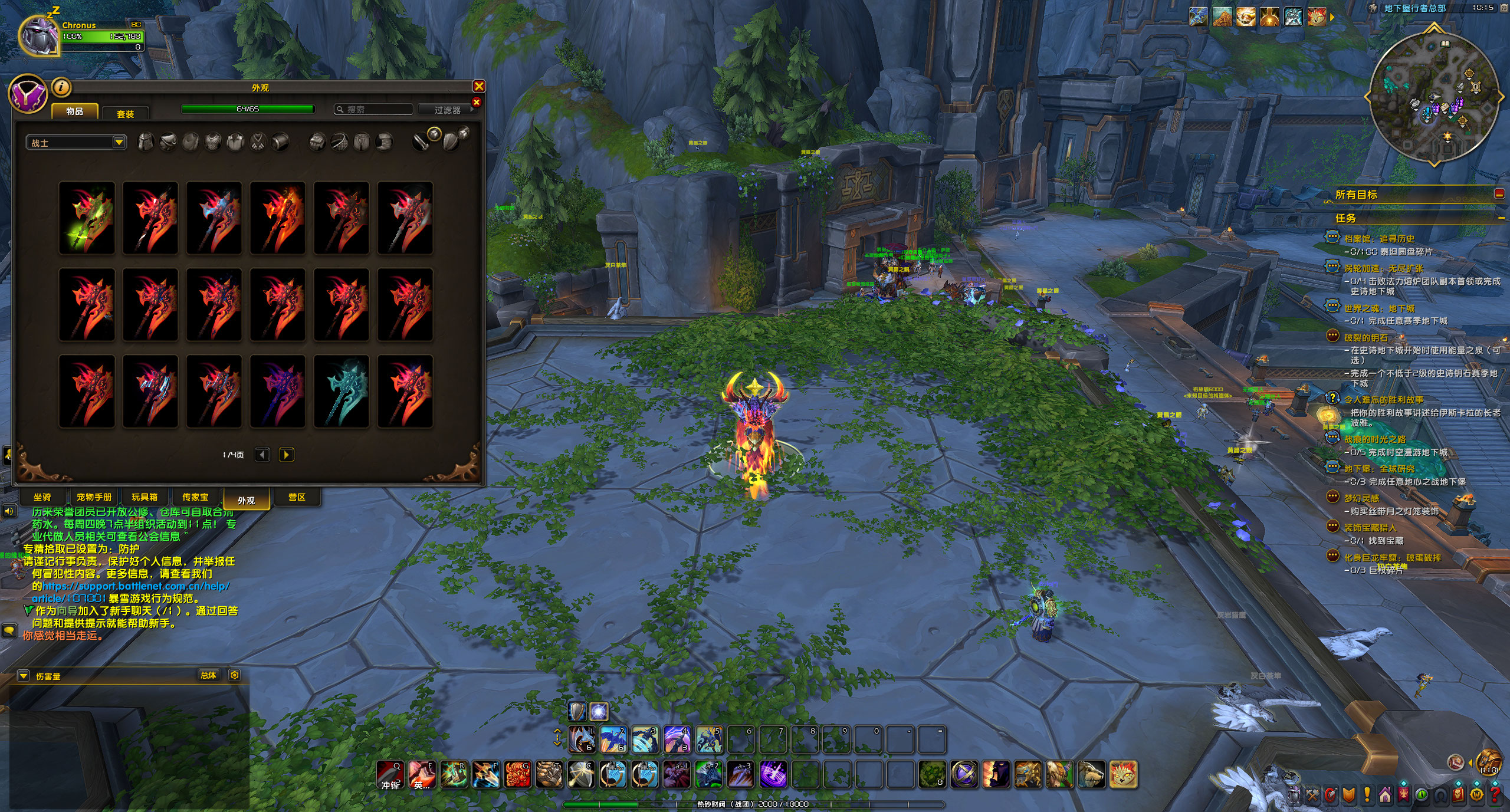This screenshot has height=812, width=1510.
Task: Open the 坐骑 mounts tab
Action: [x=42, y=497]
